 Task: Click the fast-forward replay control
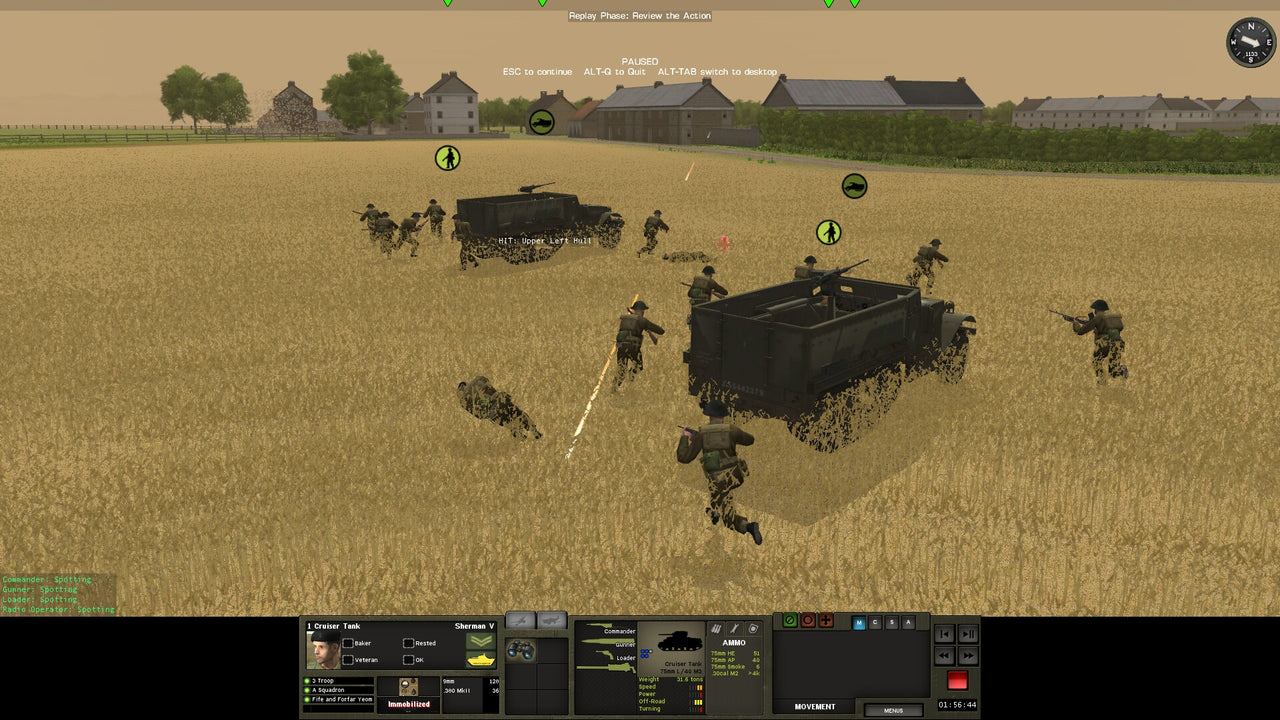tap(966, 655)
